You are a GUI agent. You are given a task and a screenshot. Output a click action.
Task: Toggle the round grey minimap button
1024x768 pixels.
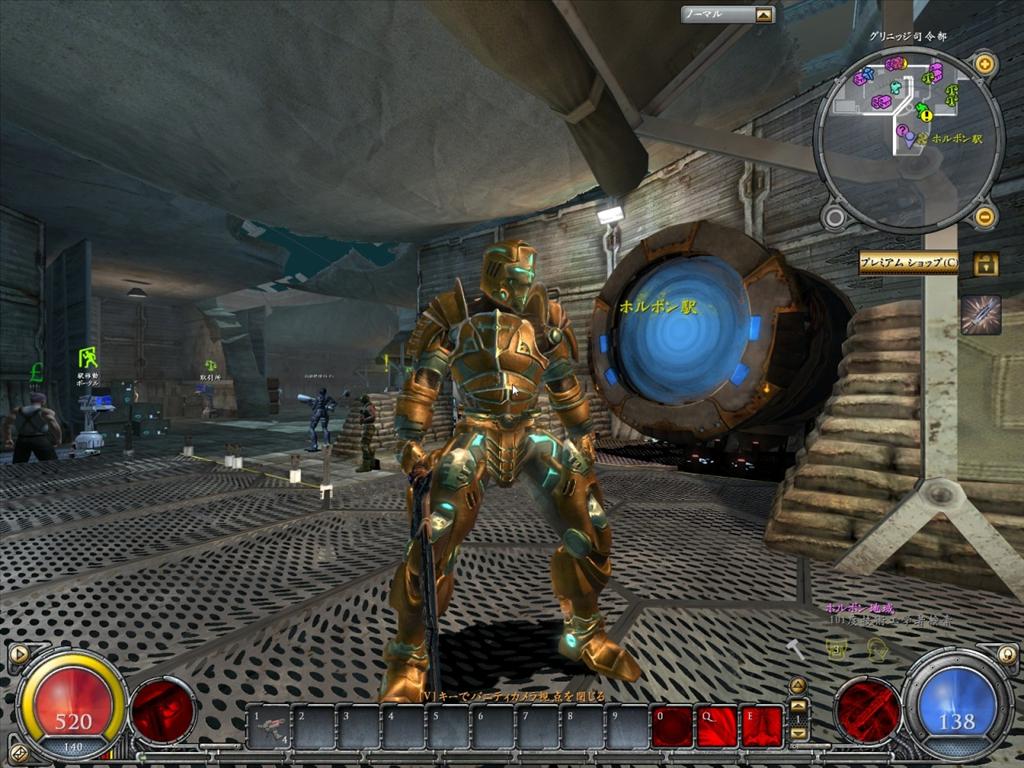(x=834, y=215)
